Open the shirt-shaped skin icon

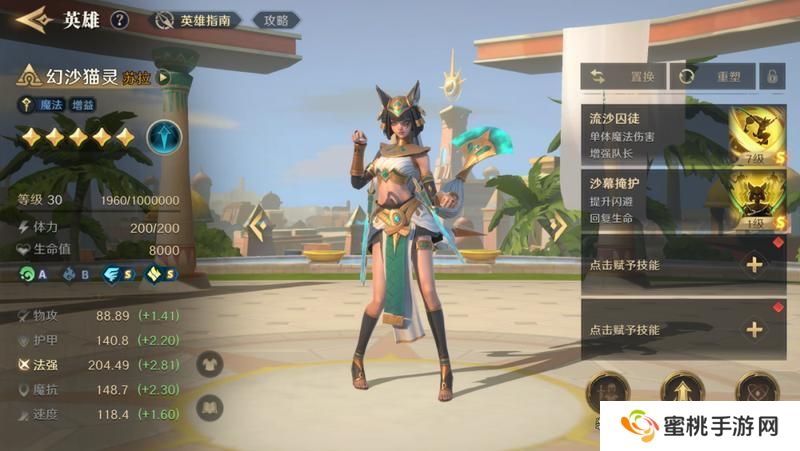[210, 366]
